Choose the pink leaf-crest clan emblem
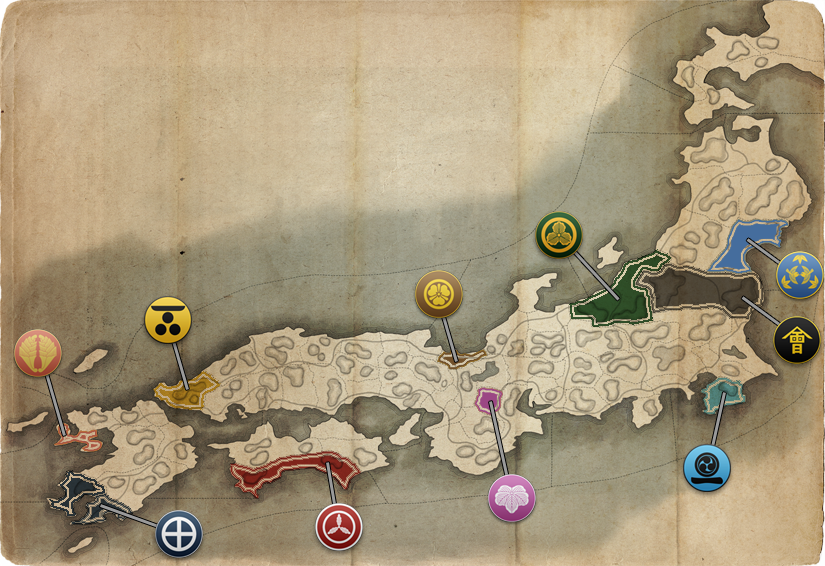 [x=512, y=497]
